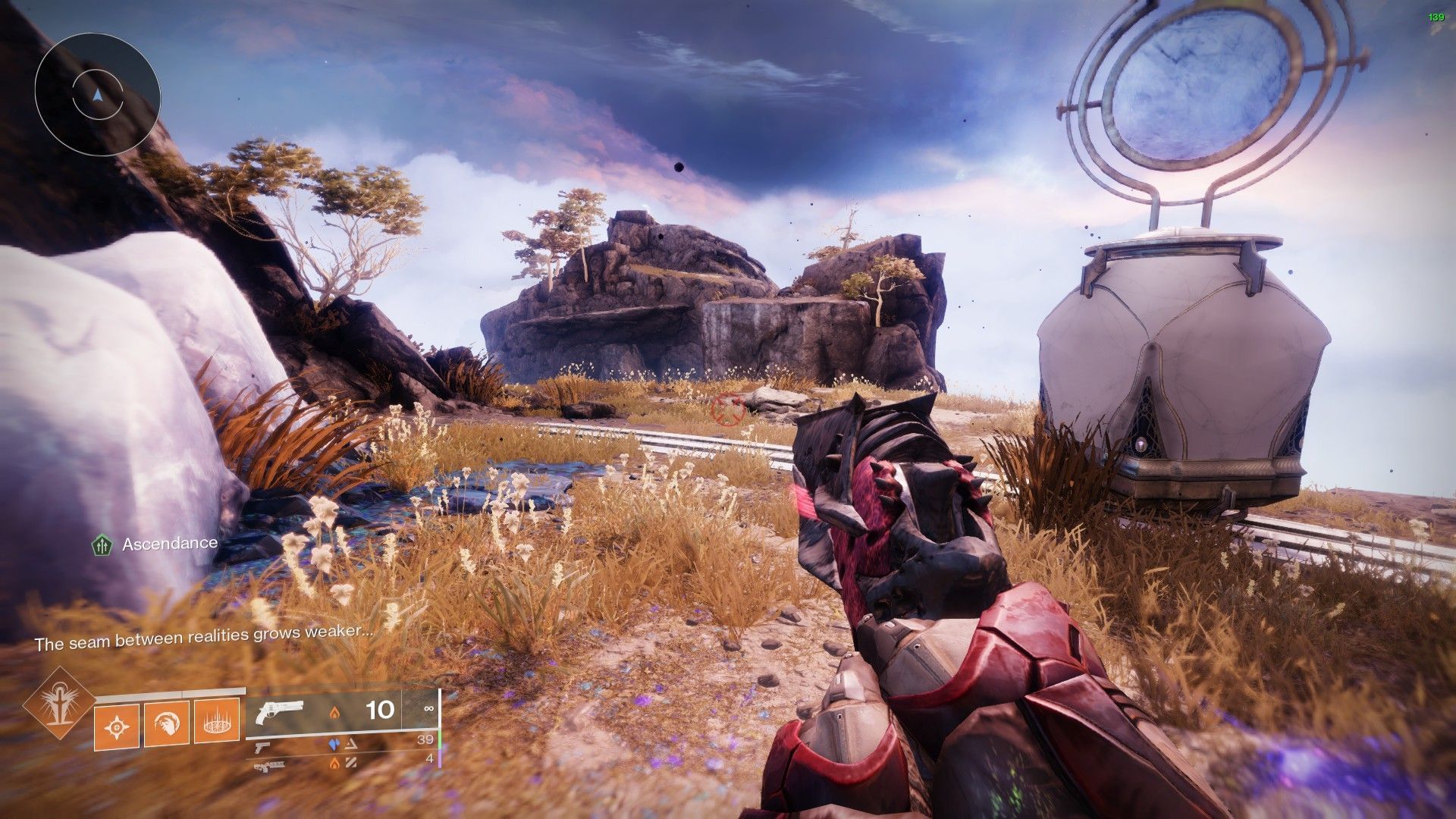
Task: Open the Ascendance status effect indicator
Action: pyautogui.click(x=102, y=544)
